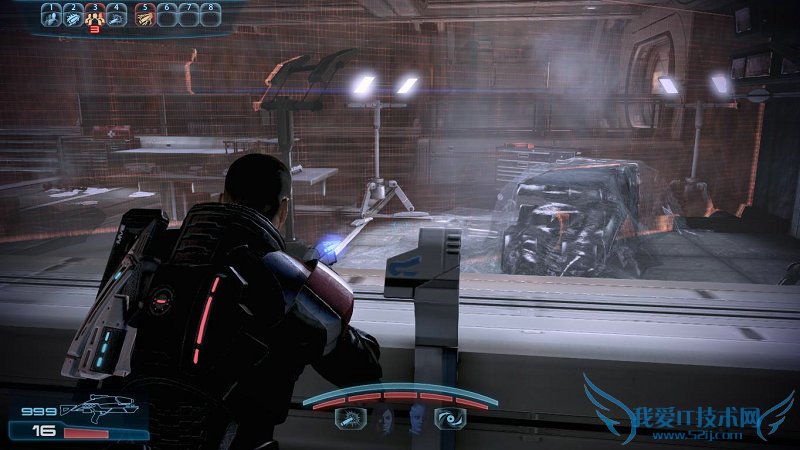The height and width of the screenshot is (450, 800).
Task: Select the blue asari squadmate portrait
Action: coord(415,420)
